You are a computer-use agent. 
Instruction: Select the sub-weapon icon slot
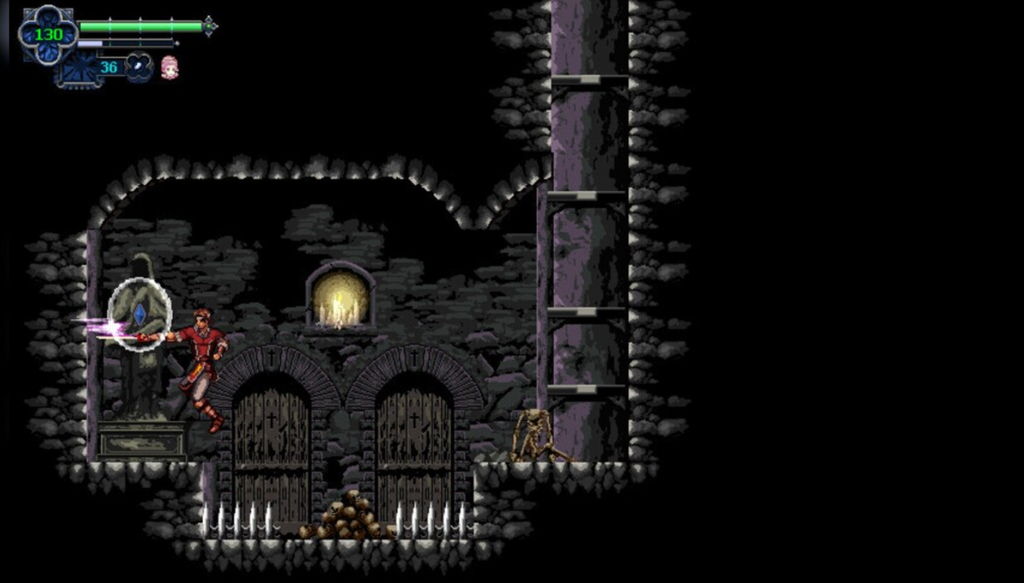pos(139,67)
